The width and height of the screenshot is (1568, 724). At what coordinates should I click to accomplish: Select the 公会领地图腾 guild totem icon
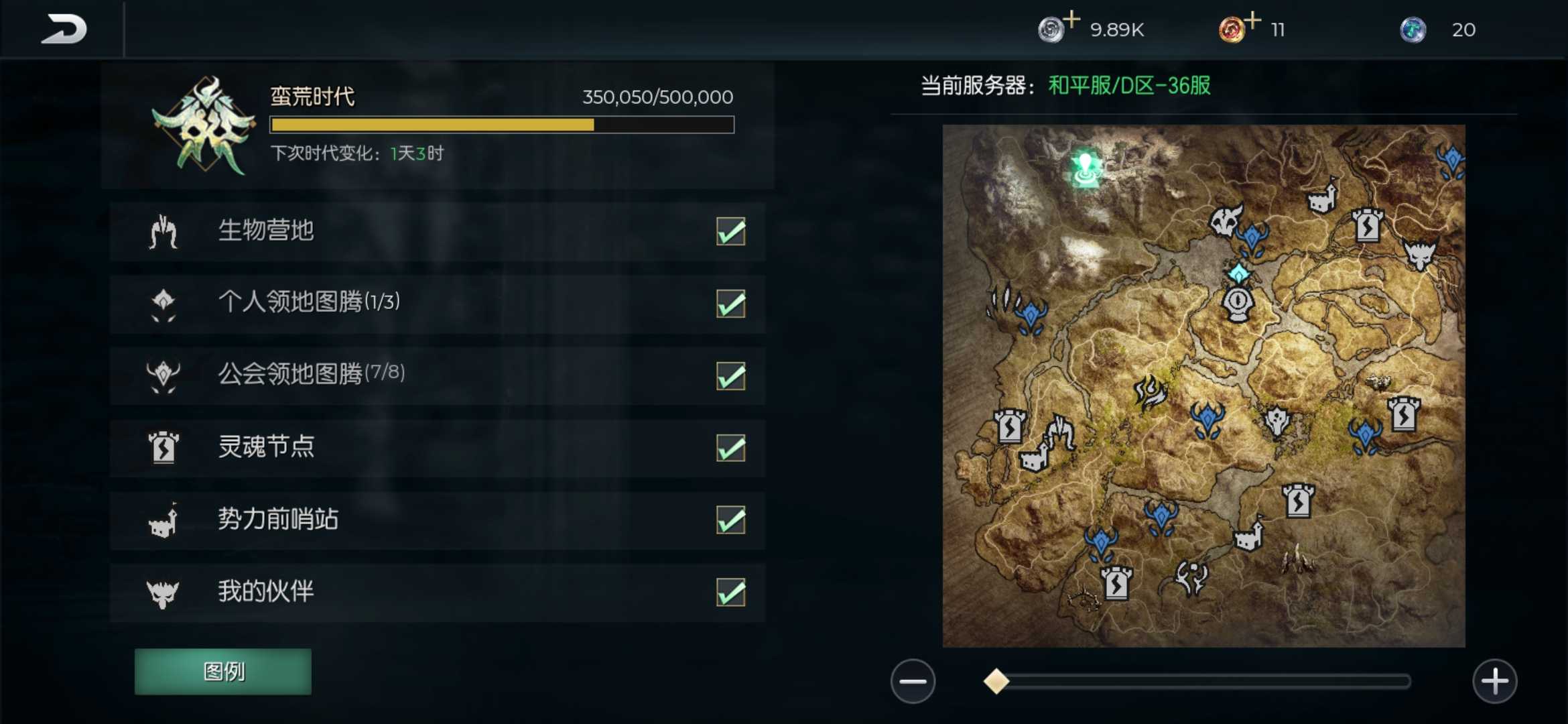pos(163,375)
